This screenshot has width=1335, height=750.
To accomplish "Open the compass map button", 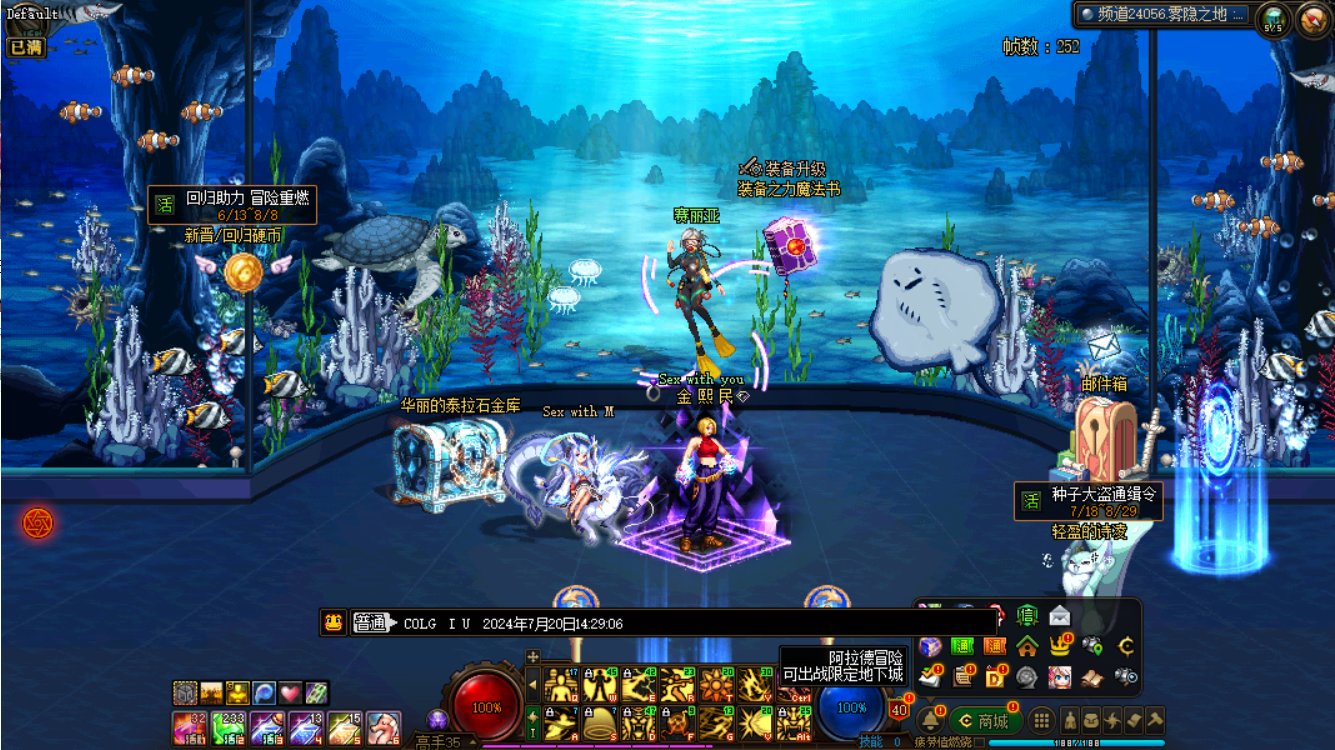I will coord(1312,19).
